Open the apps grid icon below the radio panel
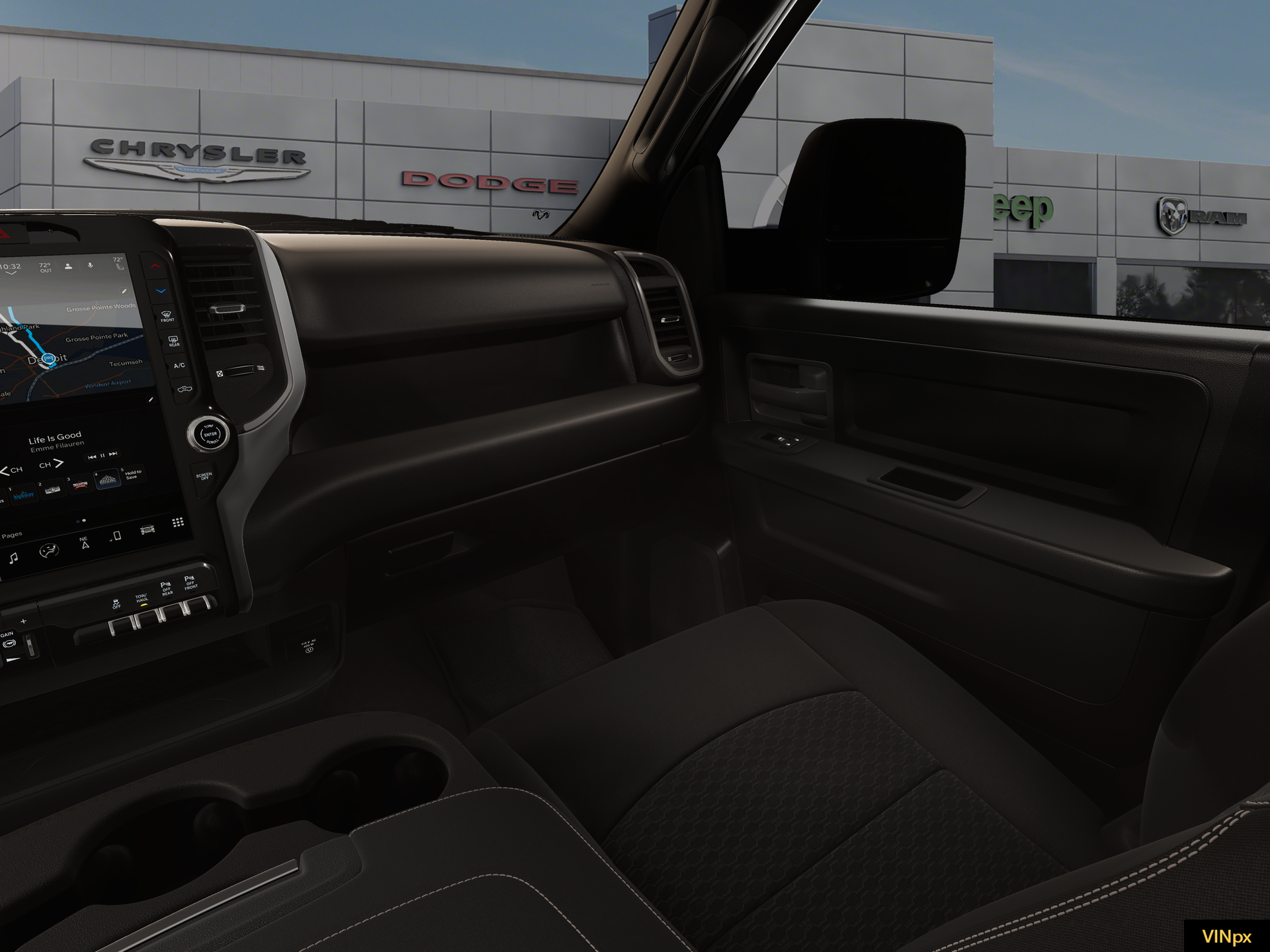 (177, 523)
